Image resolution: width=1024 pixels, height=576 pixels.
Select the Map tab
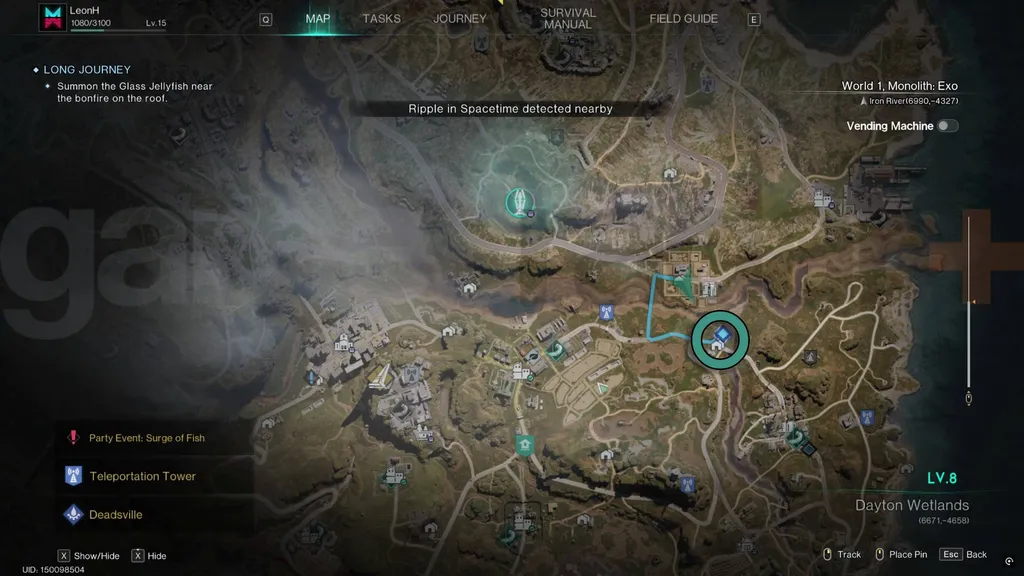(317, 19)
